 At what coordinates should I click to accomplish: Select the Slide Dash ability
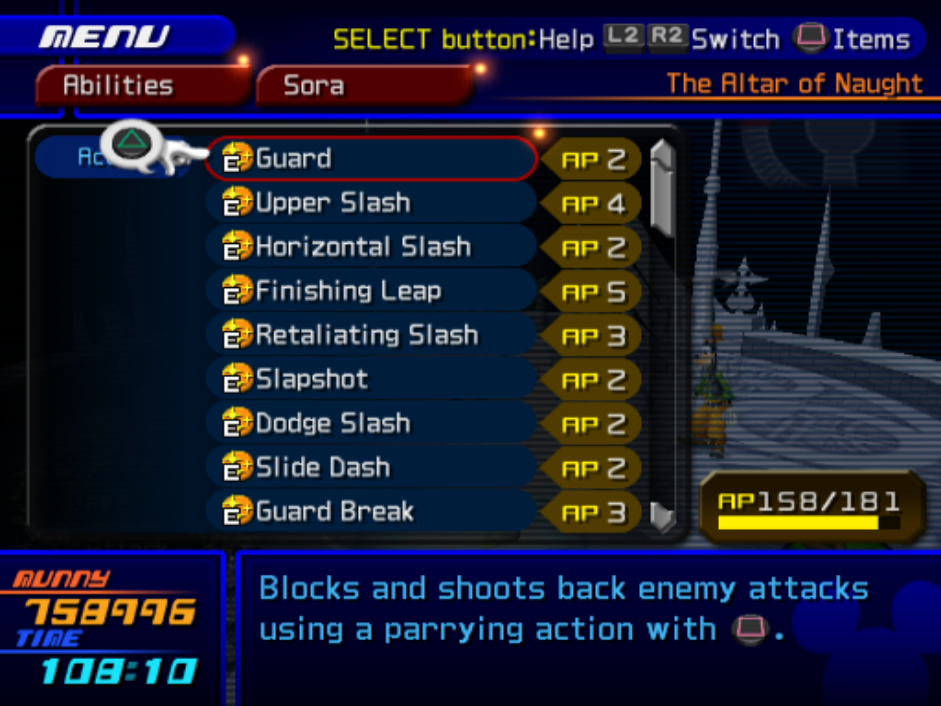[x=370, y=467]
